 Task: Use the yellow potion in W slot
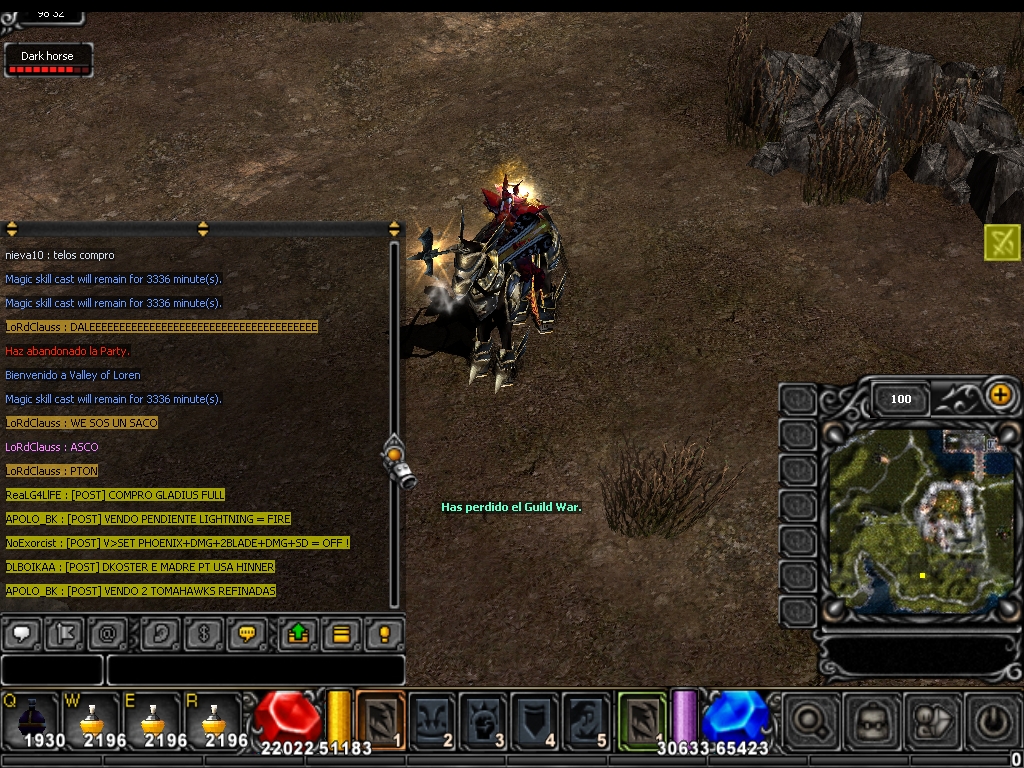click(92, 720)
